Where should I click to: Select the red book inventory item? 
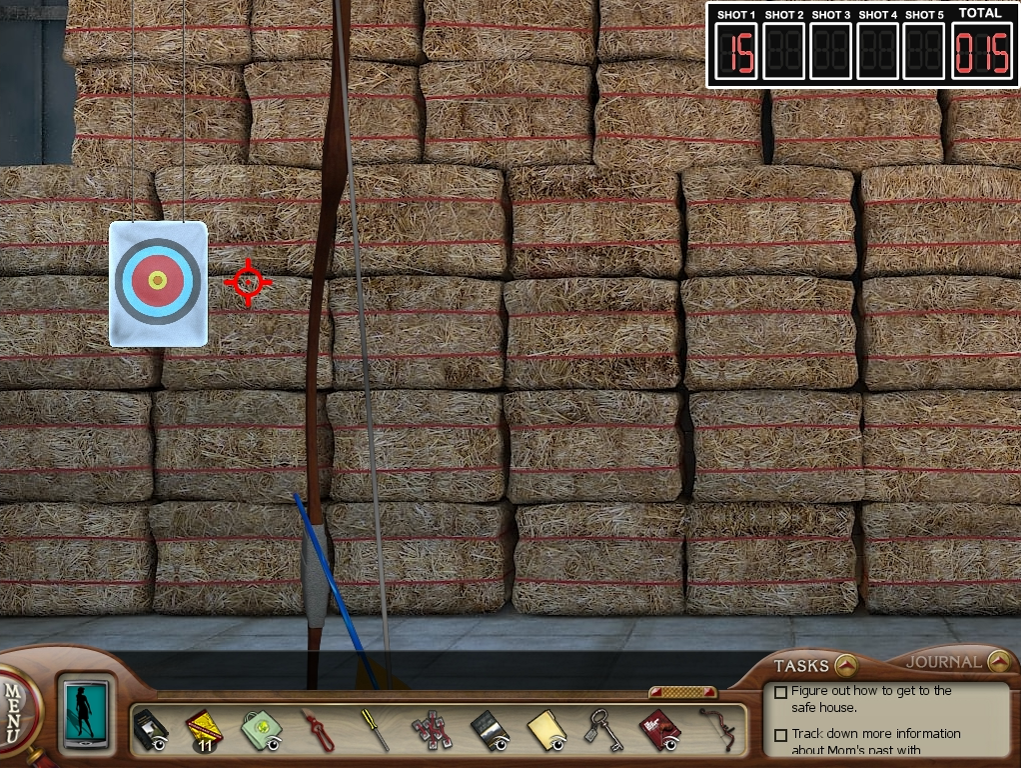(659, 729)
